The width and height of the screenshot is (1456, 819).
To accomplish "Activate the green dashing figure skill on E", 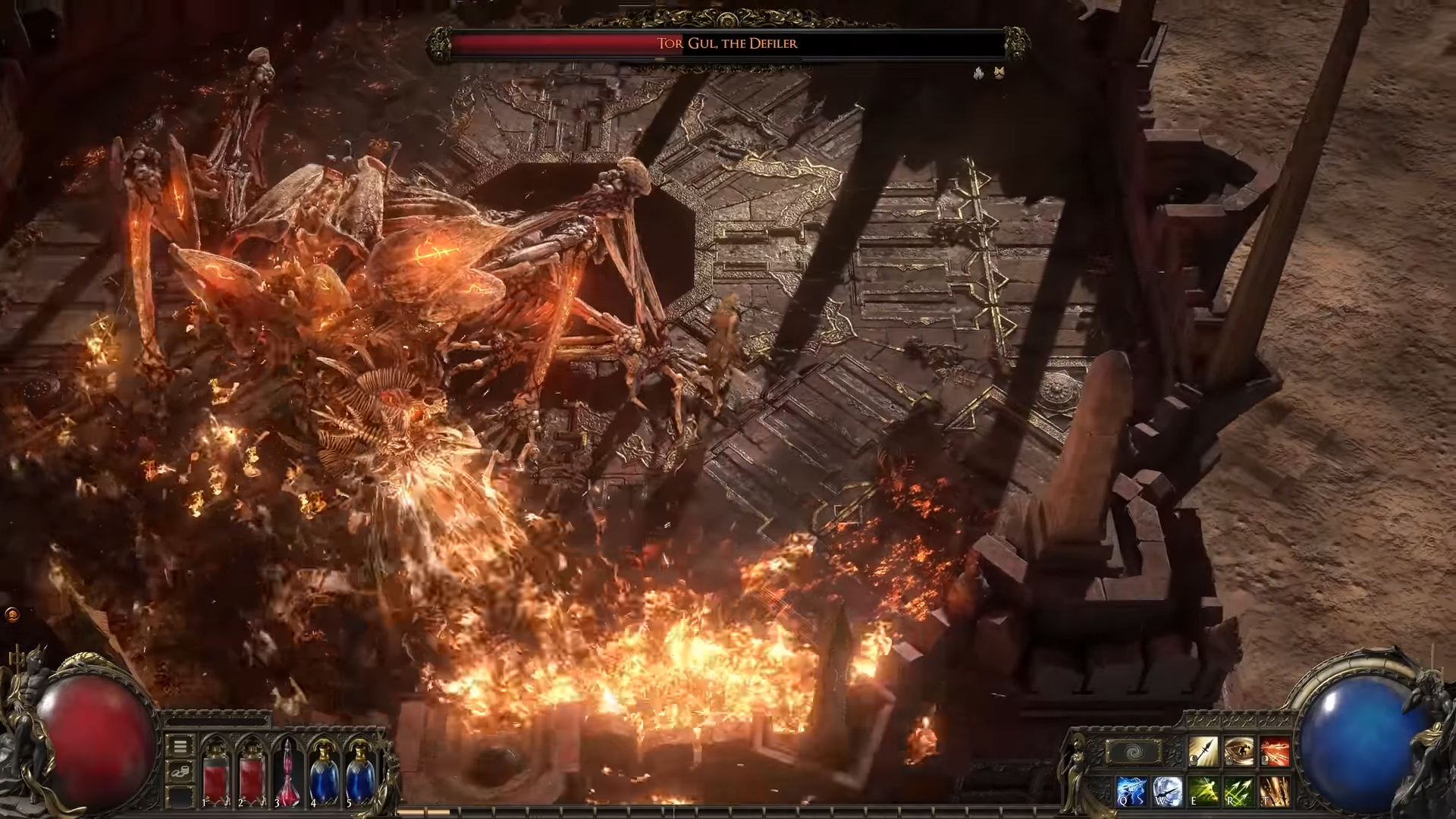I will (1203, 790).
